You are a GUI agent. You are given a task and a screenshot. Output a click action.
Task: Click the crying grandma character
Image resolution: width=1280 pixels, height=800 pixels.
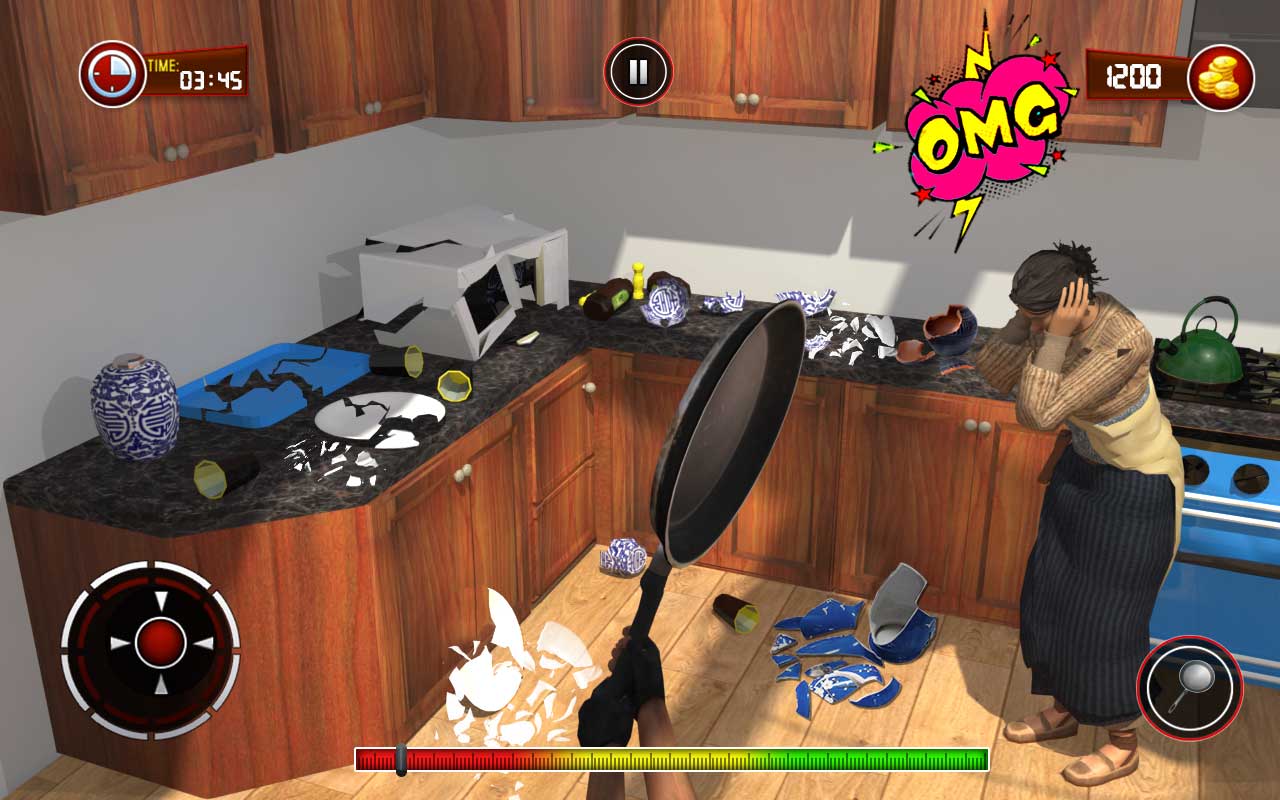(1080, 450)
